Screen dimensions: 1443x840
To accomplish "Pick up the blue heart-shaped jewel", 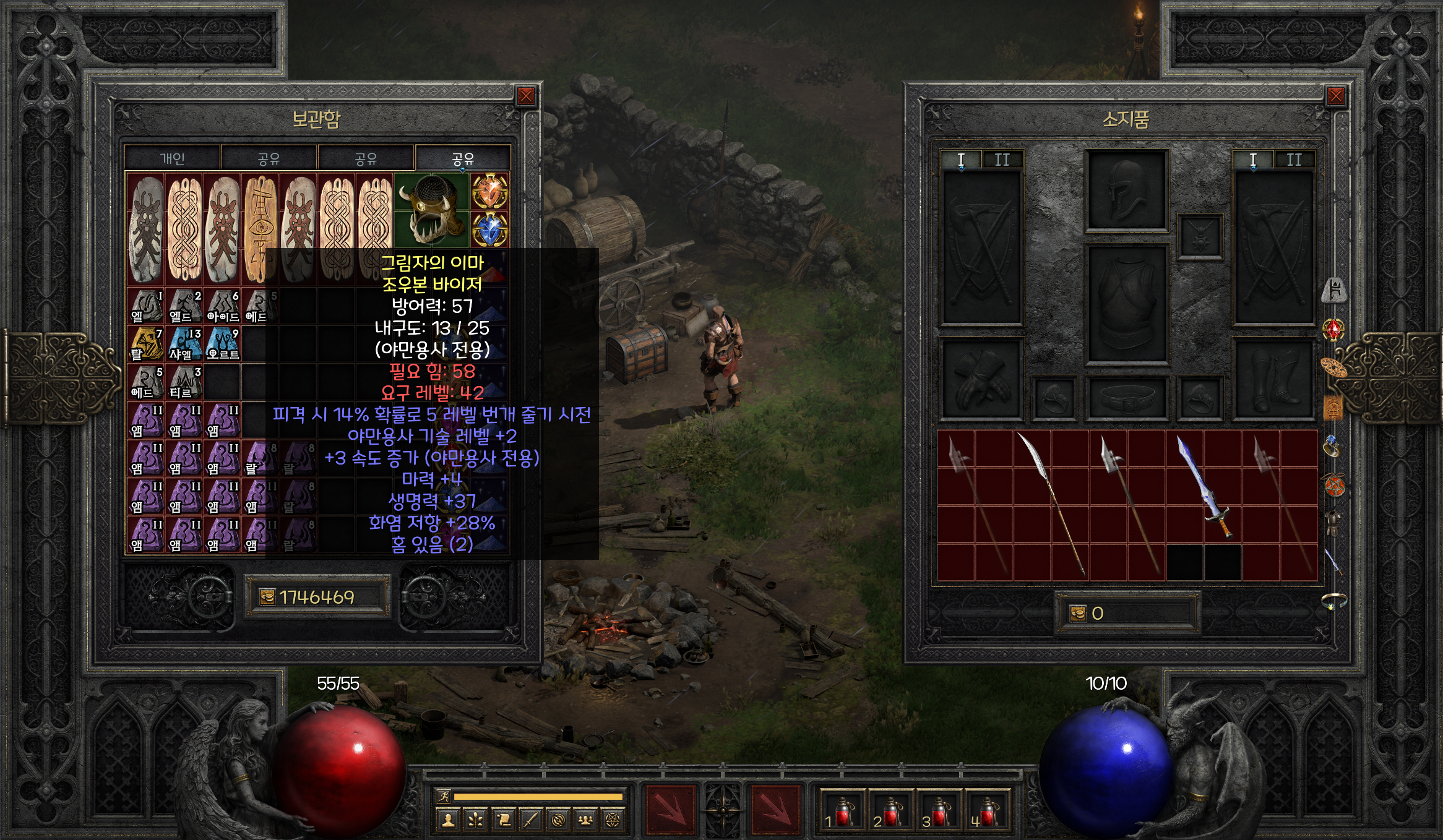I will (489, 229).
